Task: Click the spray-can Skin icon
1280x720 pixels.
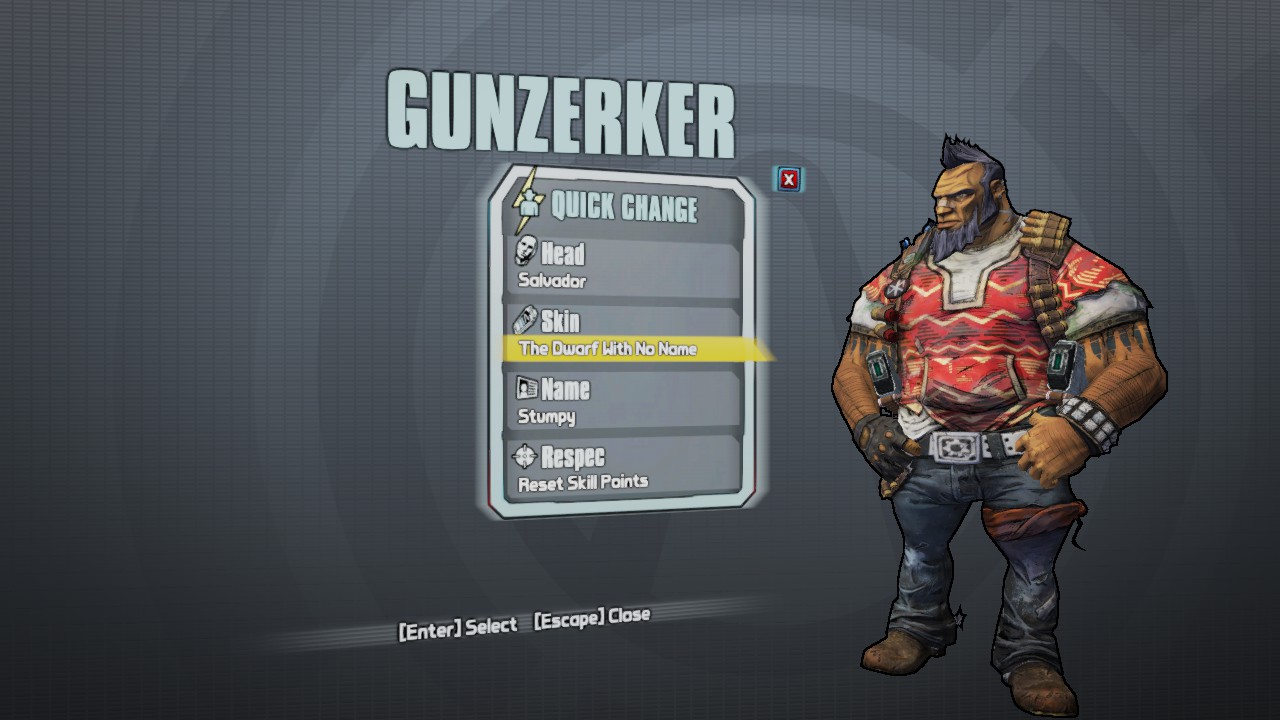Action: coord(522,320)
